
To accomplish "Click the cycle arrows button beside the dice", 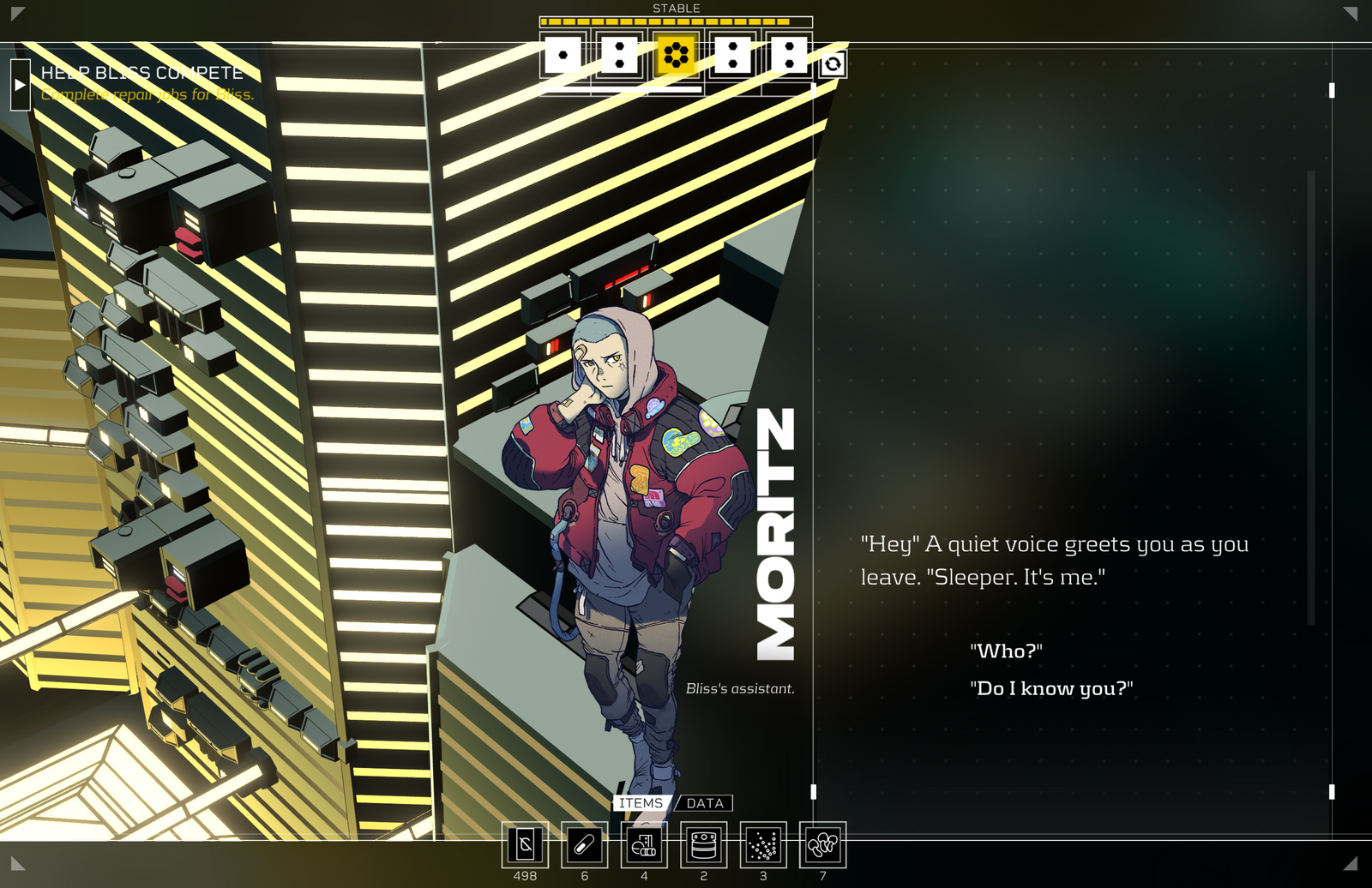I will point(833,64).
